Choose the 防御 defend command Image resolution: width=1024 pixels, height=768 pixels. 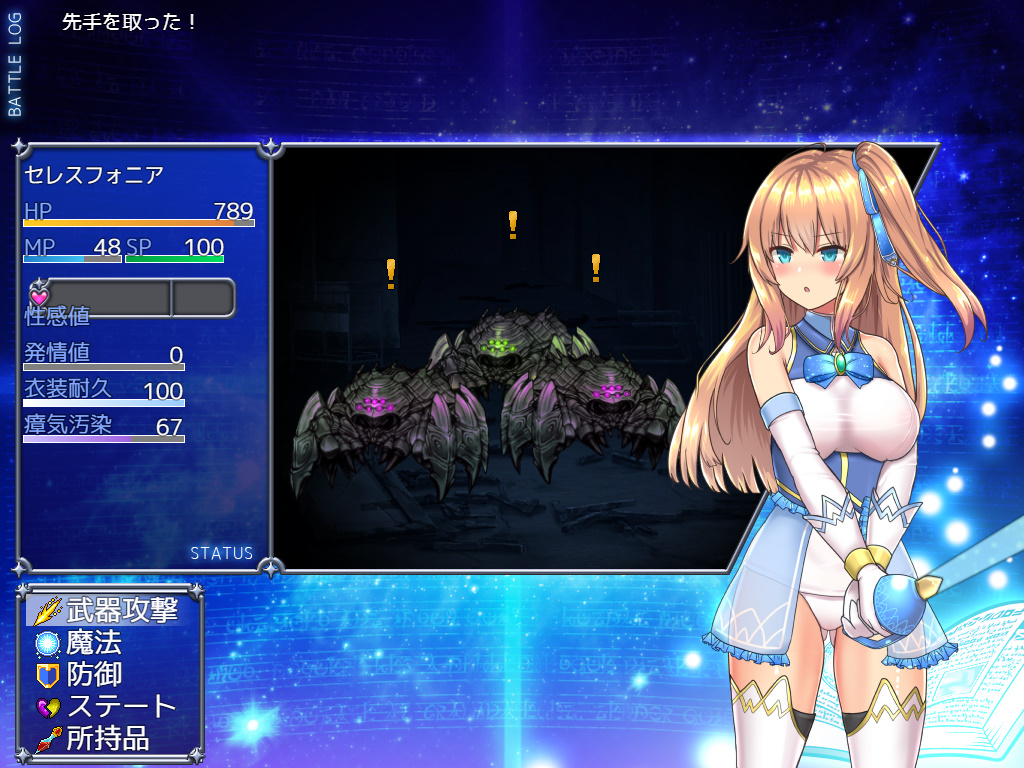point(94,674)
